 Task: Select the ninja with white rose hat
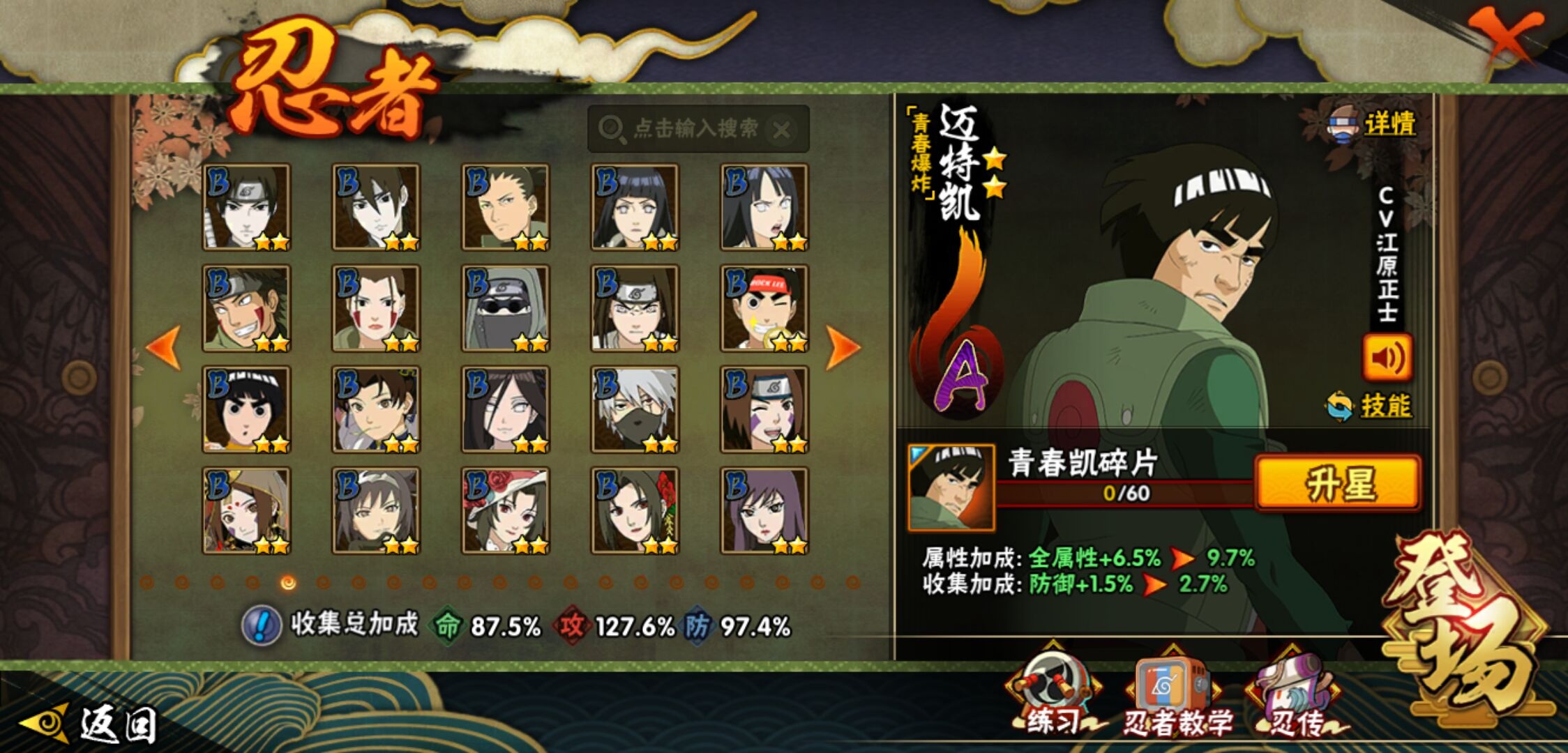pyautogui.click(x=505, y=510)
